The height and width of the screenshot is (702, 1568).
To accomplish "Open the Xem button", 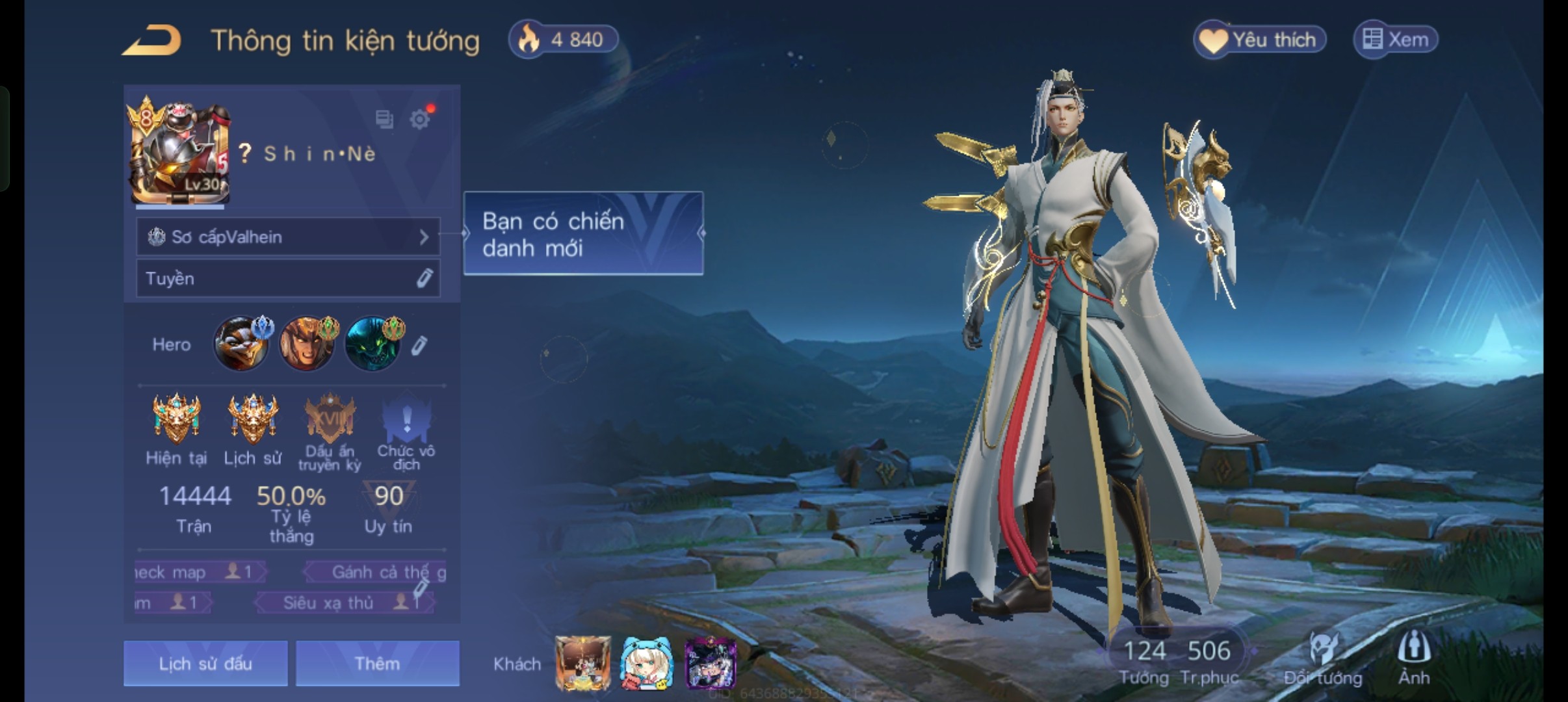I will click(1396, 40).
